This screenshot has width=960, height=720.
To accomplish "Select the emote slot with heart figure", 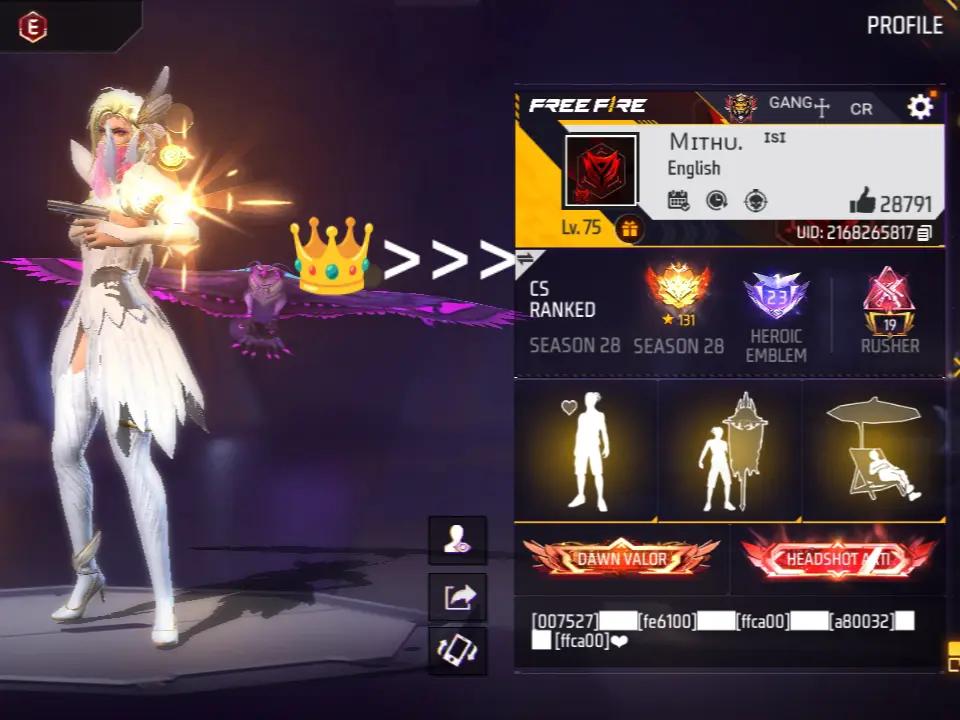I will tap(587, 450).
